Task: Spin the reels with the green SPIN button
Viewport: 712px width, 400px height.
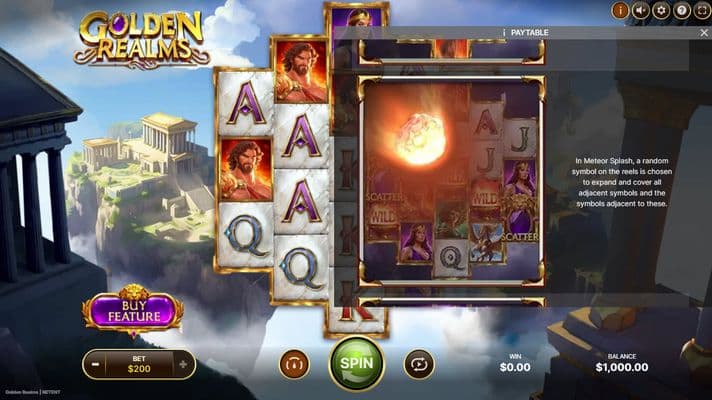Action: (x=357, y=364)
